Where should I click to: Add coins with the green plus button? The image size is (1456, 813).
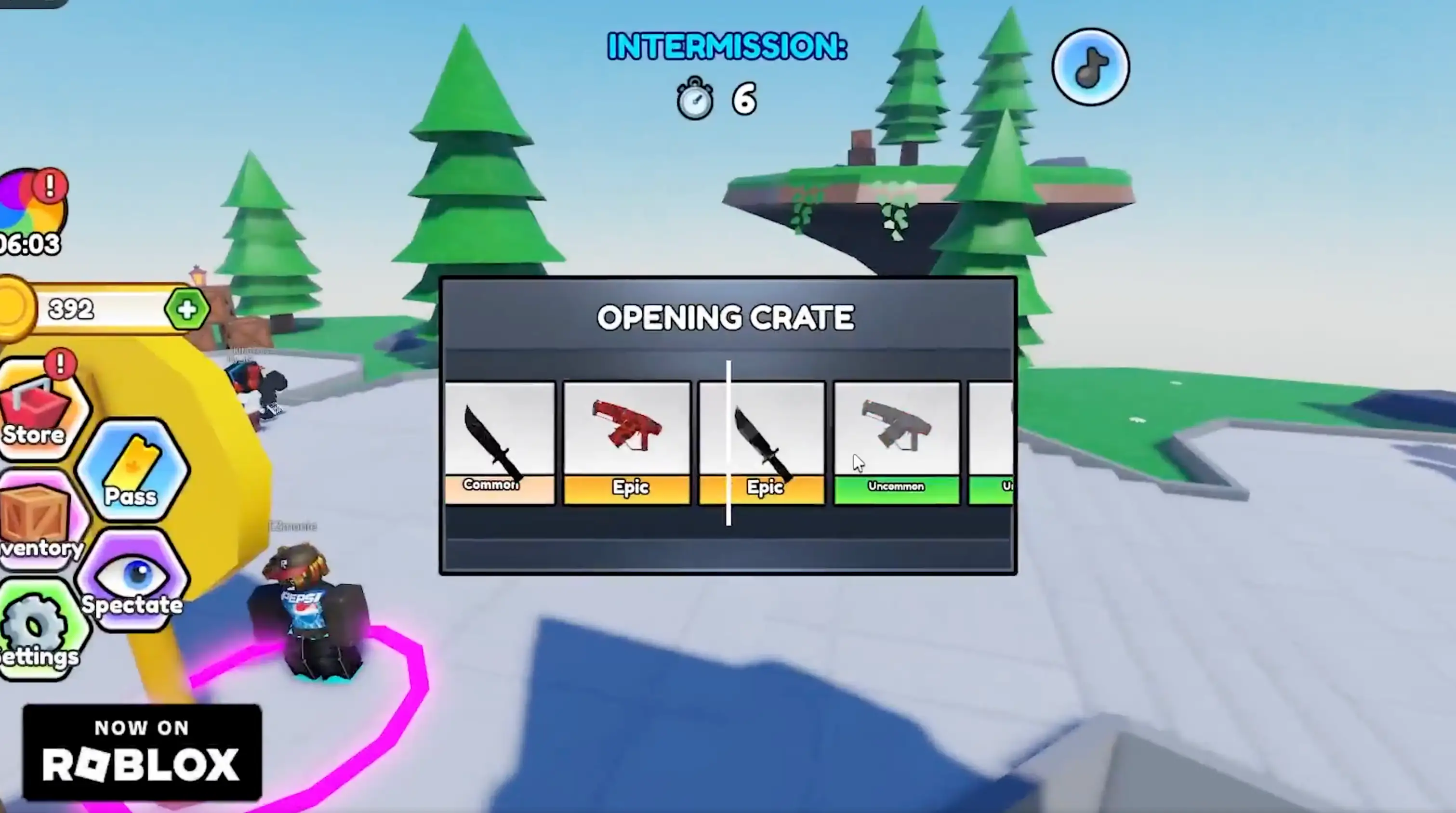pyautogui.click(x=187, y=310)
